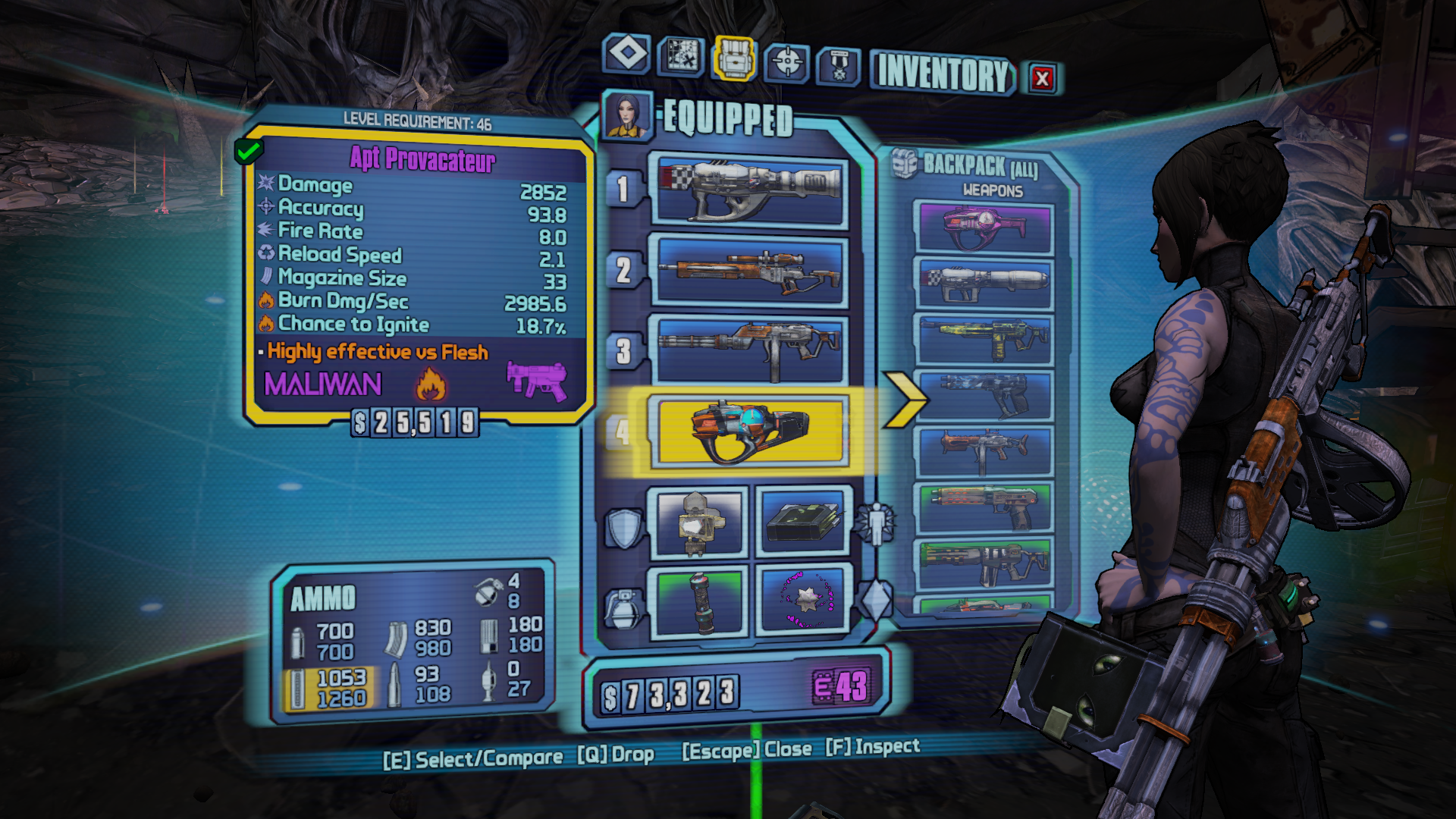Select the highlighted Apt Provacateur slot
The height and width of the screenshot is (819, 1456).
coord(750,431)
